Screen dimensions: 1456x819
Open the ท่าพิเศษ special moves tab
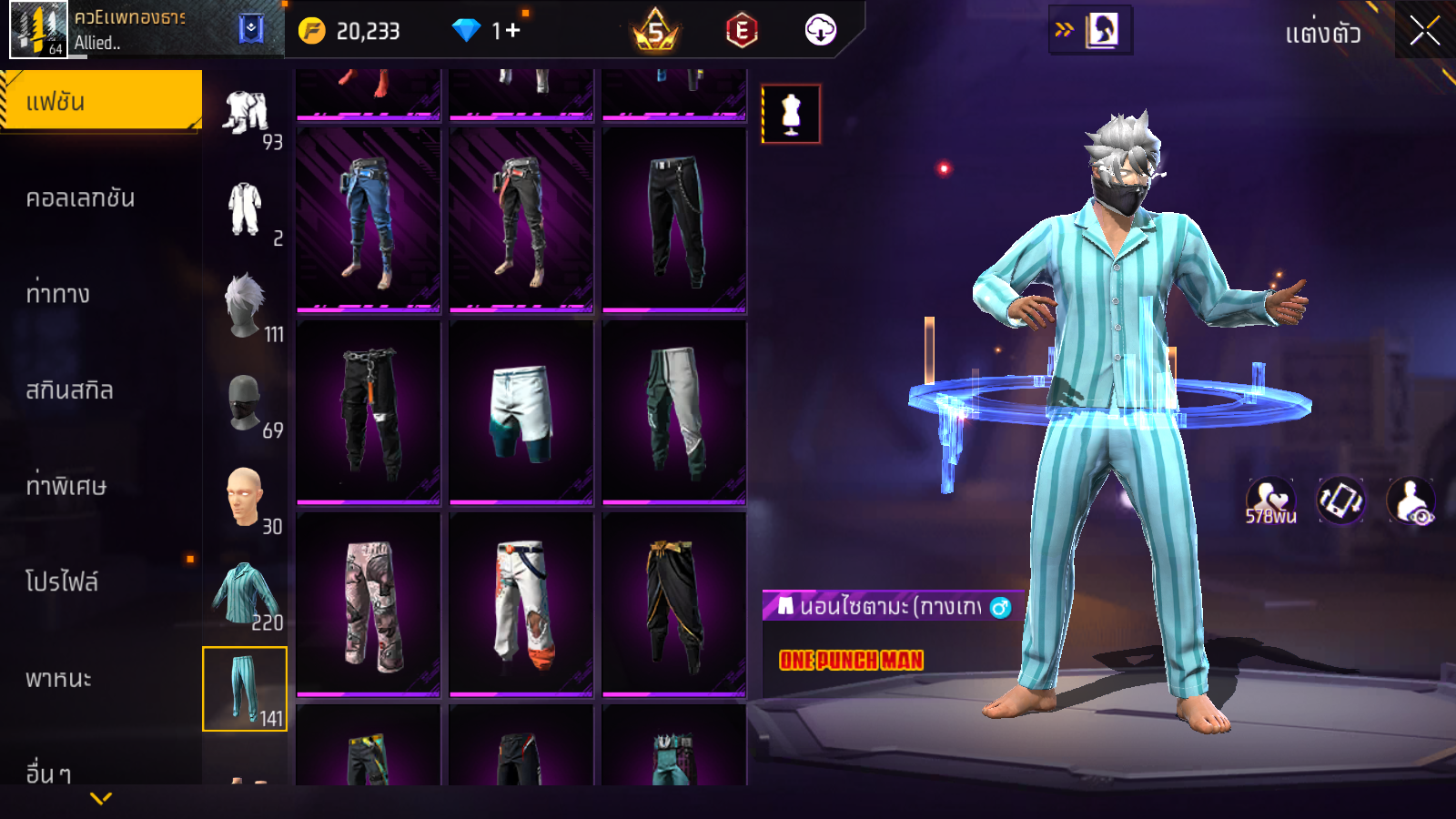tap(66, 486)
